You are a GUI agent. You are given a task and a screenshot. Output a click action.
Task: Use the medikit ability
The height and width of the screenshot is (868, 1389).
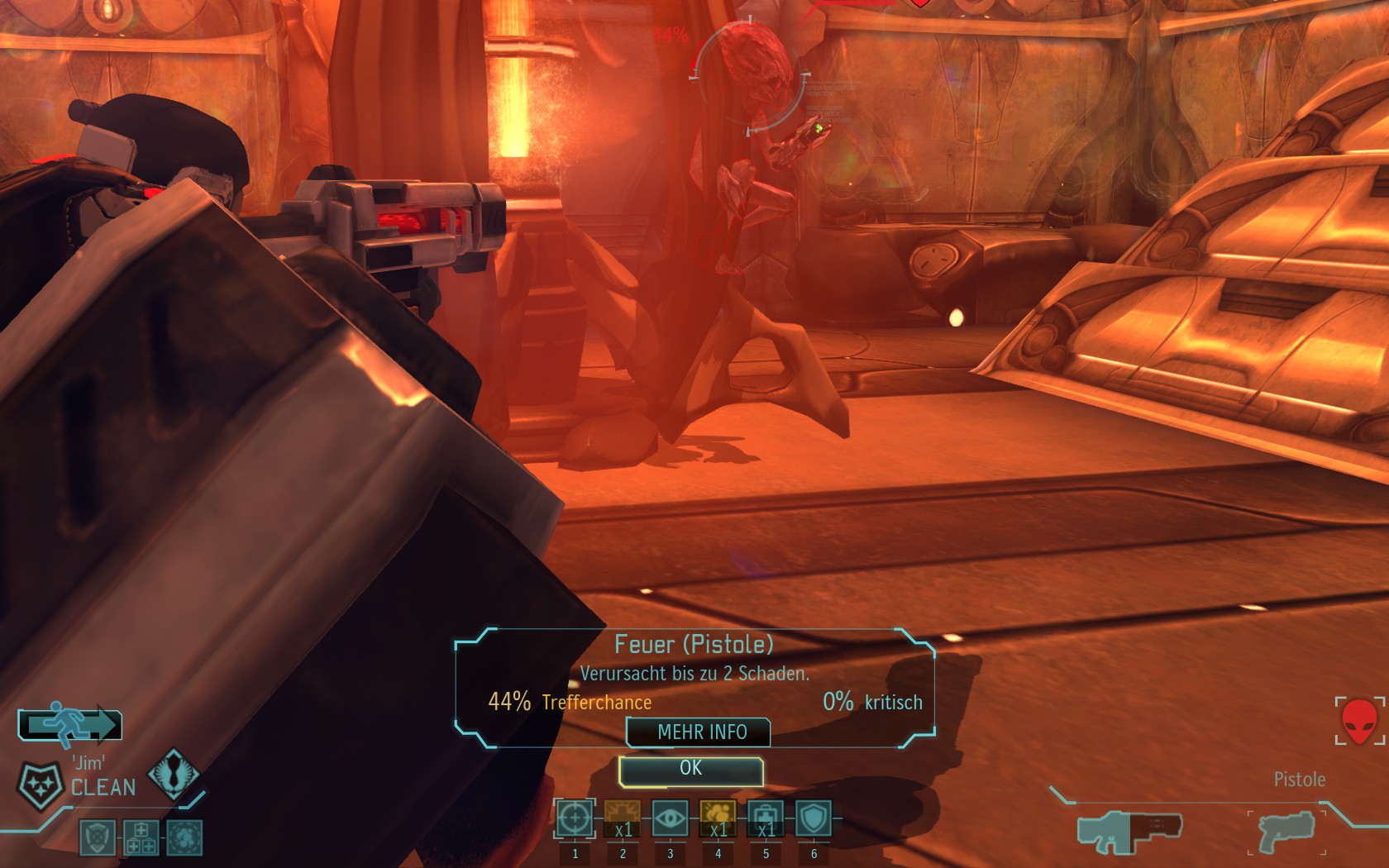766,819
